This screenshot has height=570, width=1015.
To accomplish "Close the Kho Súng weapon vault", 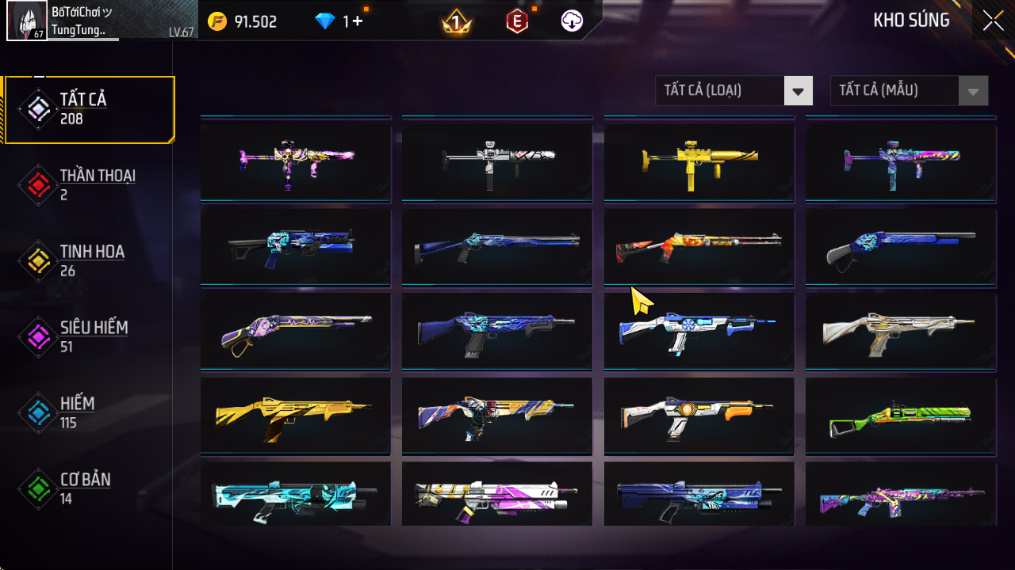I will 992,21.
